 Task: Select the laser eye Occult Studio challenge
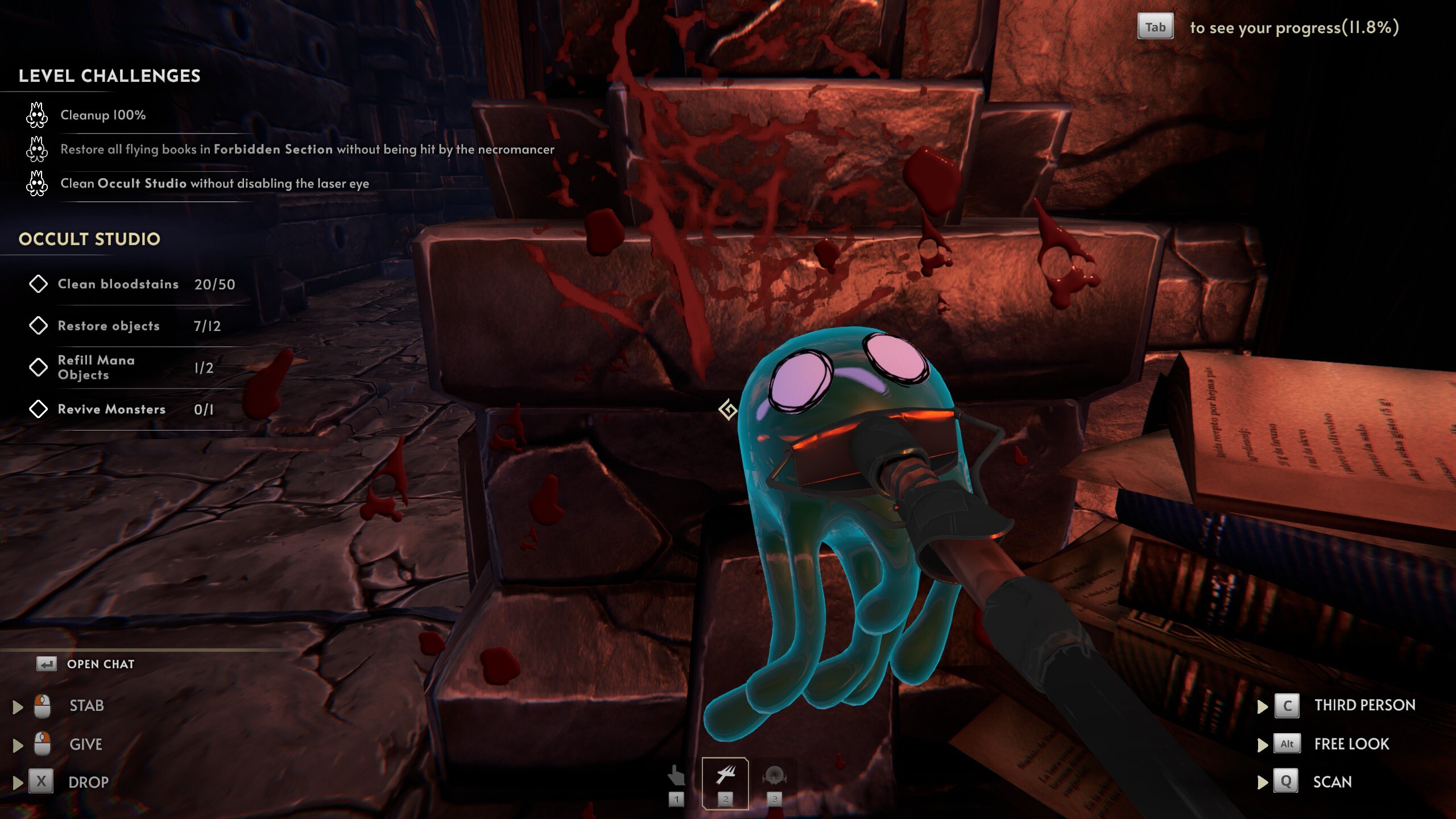click(x=214, y=184)
